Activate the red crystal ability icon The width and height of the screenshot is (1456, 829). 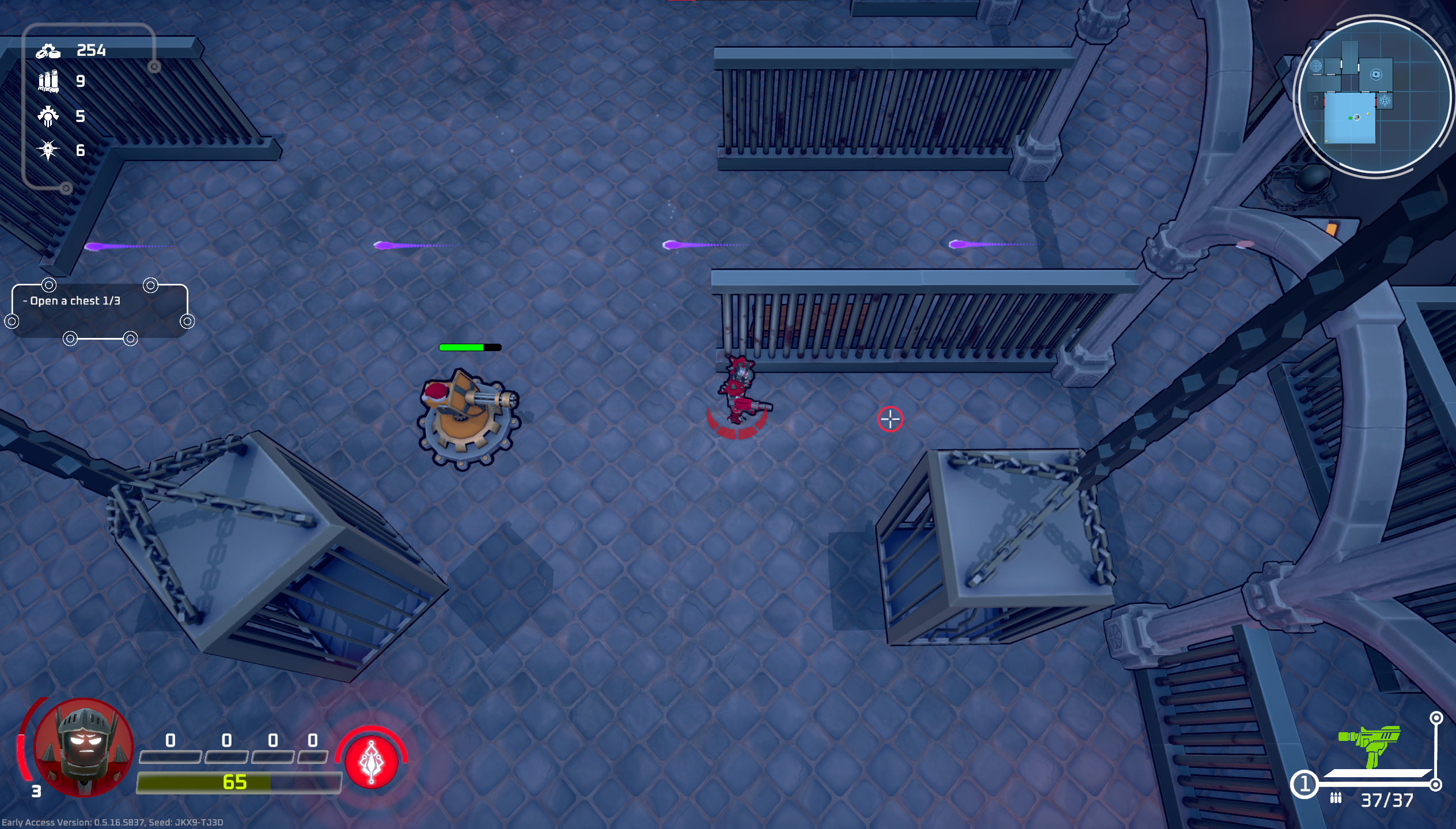pos(371,762)
